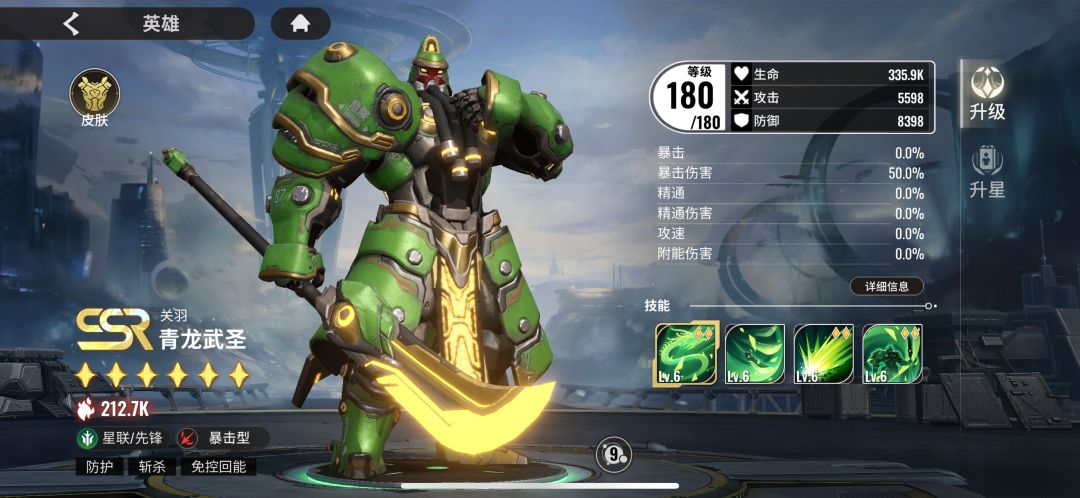Tap the 免控回能 trait tag
Viewport: 1080px width, 498px height.
pyautogui.click(x=218, y=466)
